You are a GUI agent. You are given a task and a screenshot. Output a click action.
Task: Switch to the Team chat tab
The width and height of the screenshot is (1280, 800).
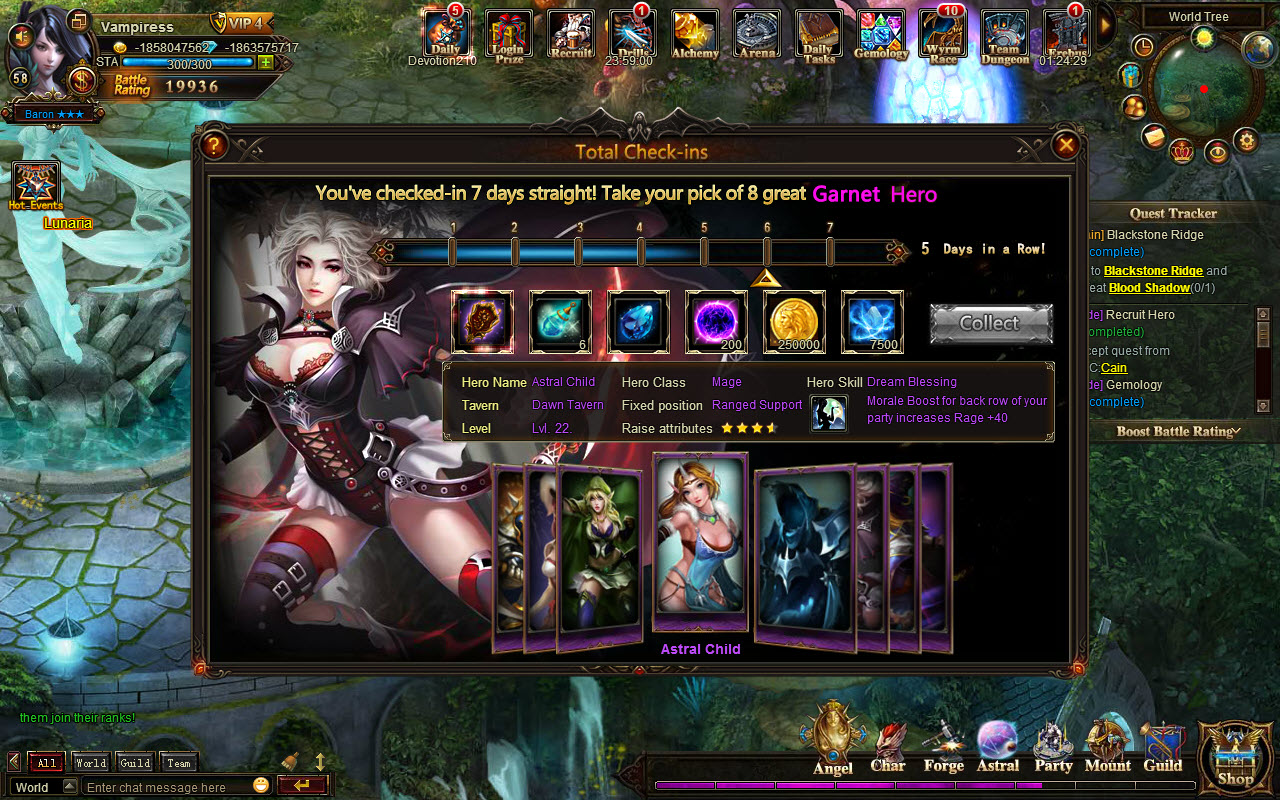(x=178, y=762)
